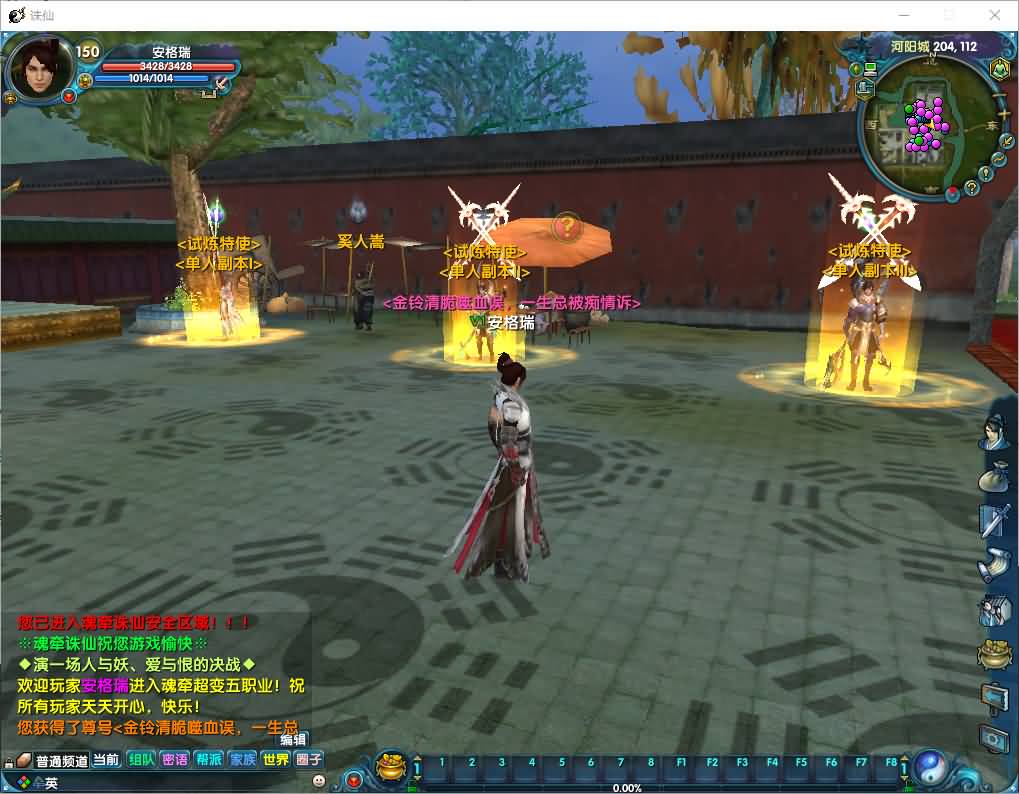The height and width of the screenshot is (794, 1019).
Task: Switch to the 密语 whisper tab
Action: pyautogui.click(x=174, y=760)
